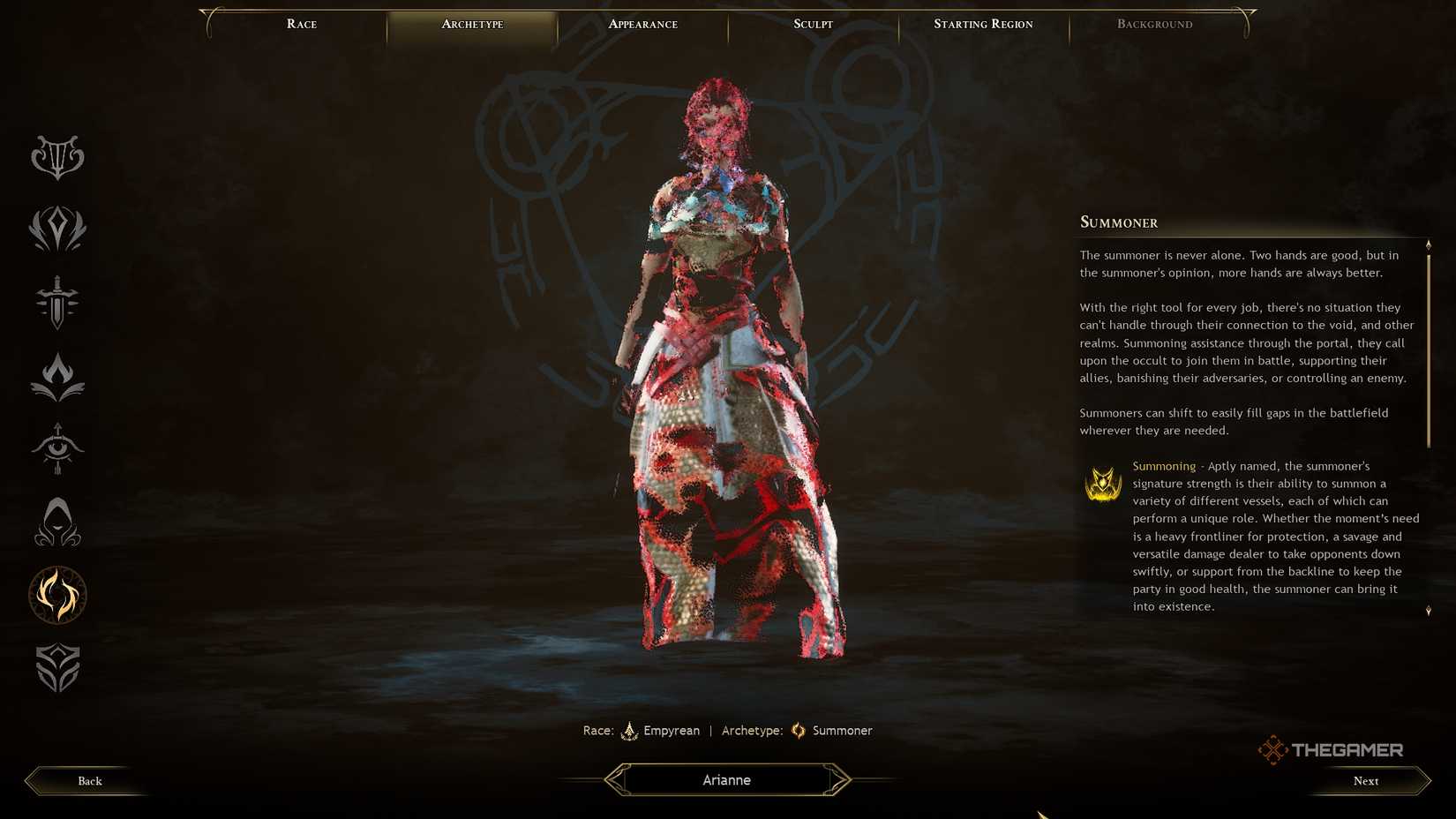This screenshot has width=1456, height=819.
Task: Click the Arianne character name field
Action: (x=726, y=779)
